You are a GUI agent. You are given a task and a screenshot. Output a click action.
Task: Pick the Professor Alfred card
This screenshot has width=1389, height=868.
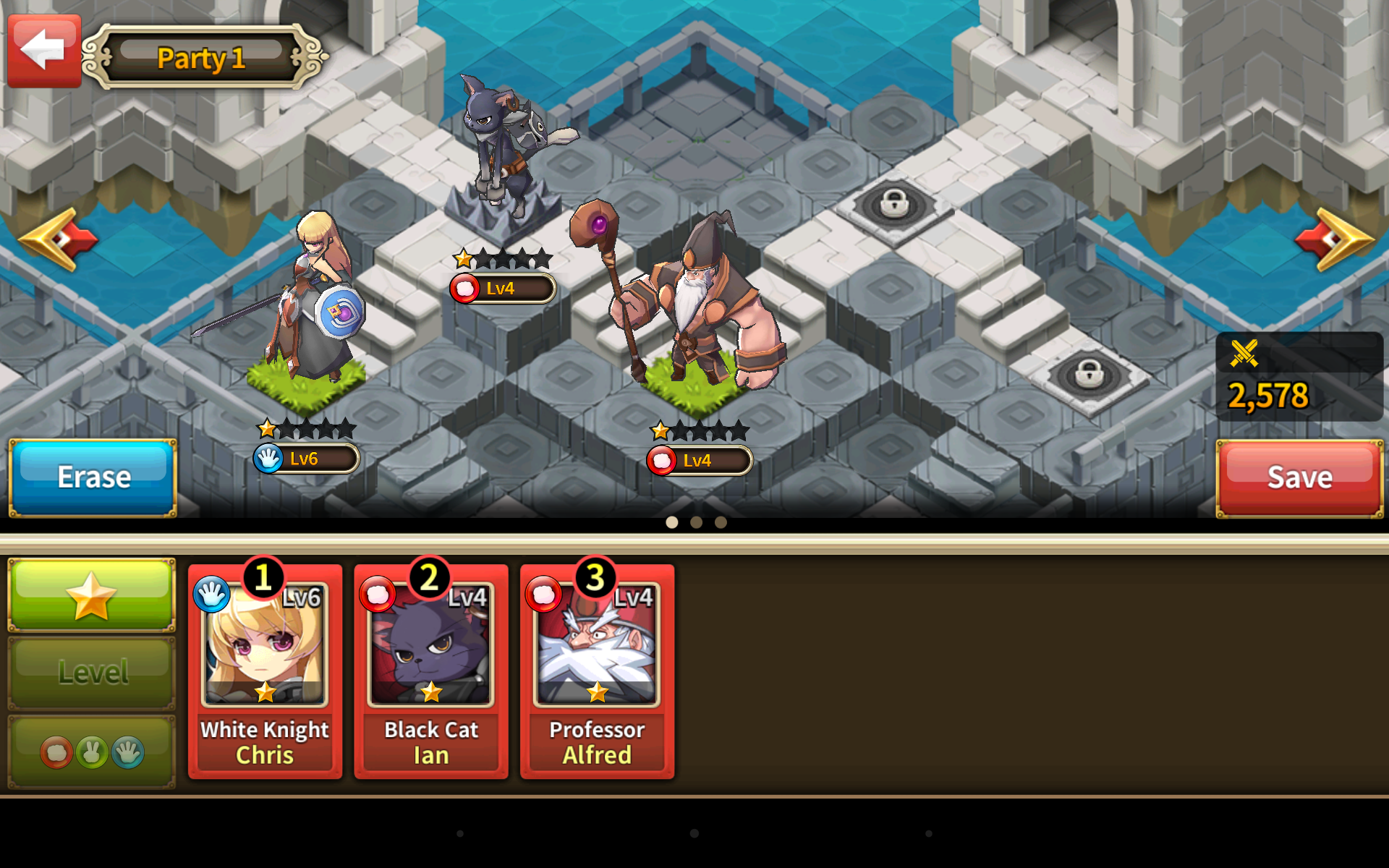(x=597, y=671)
